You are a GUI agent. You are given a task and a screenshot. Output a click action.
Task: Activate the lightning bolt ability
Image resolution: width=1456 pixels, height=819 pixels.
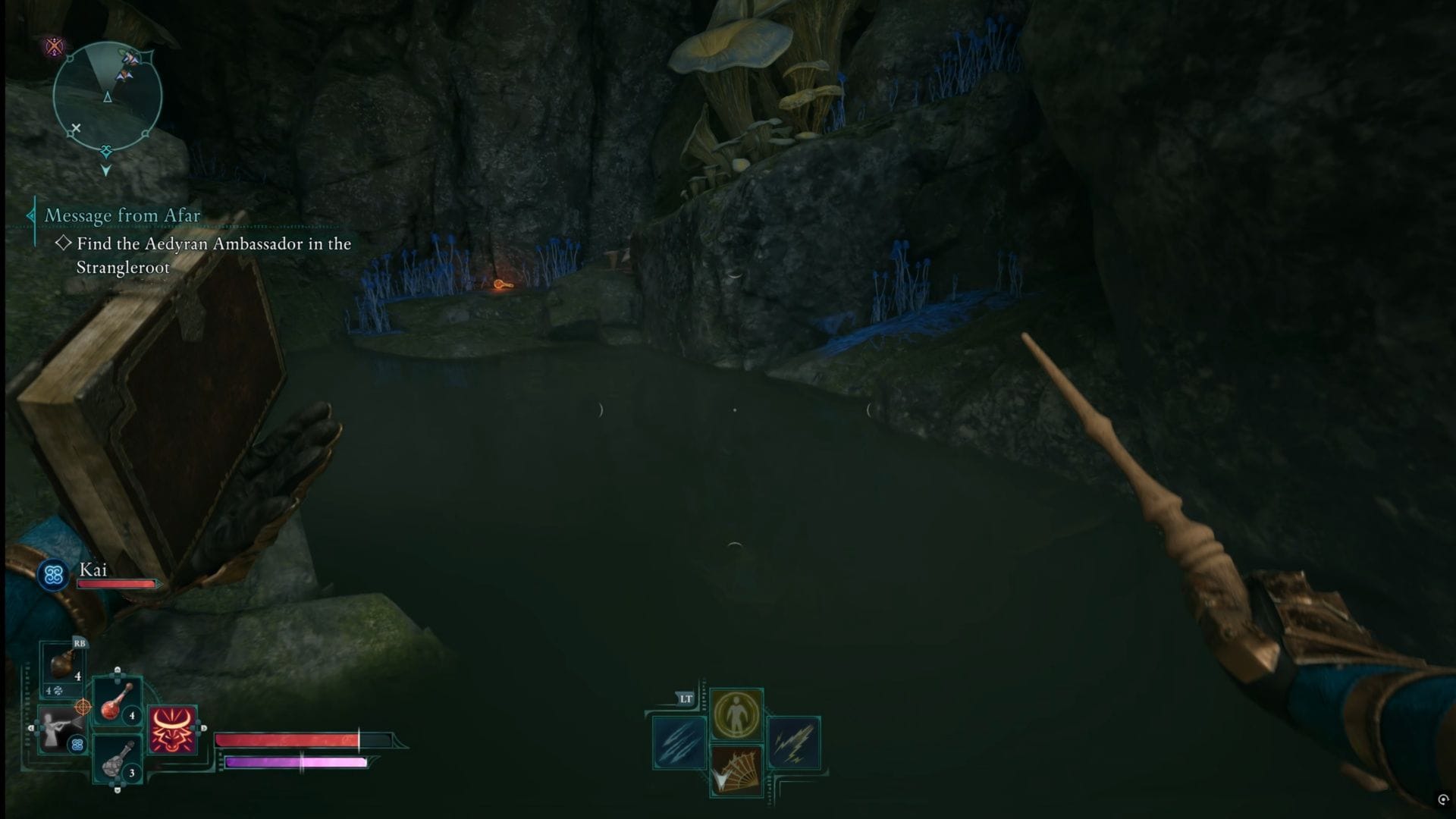tap(793, 742)
